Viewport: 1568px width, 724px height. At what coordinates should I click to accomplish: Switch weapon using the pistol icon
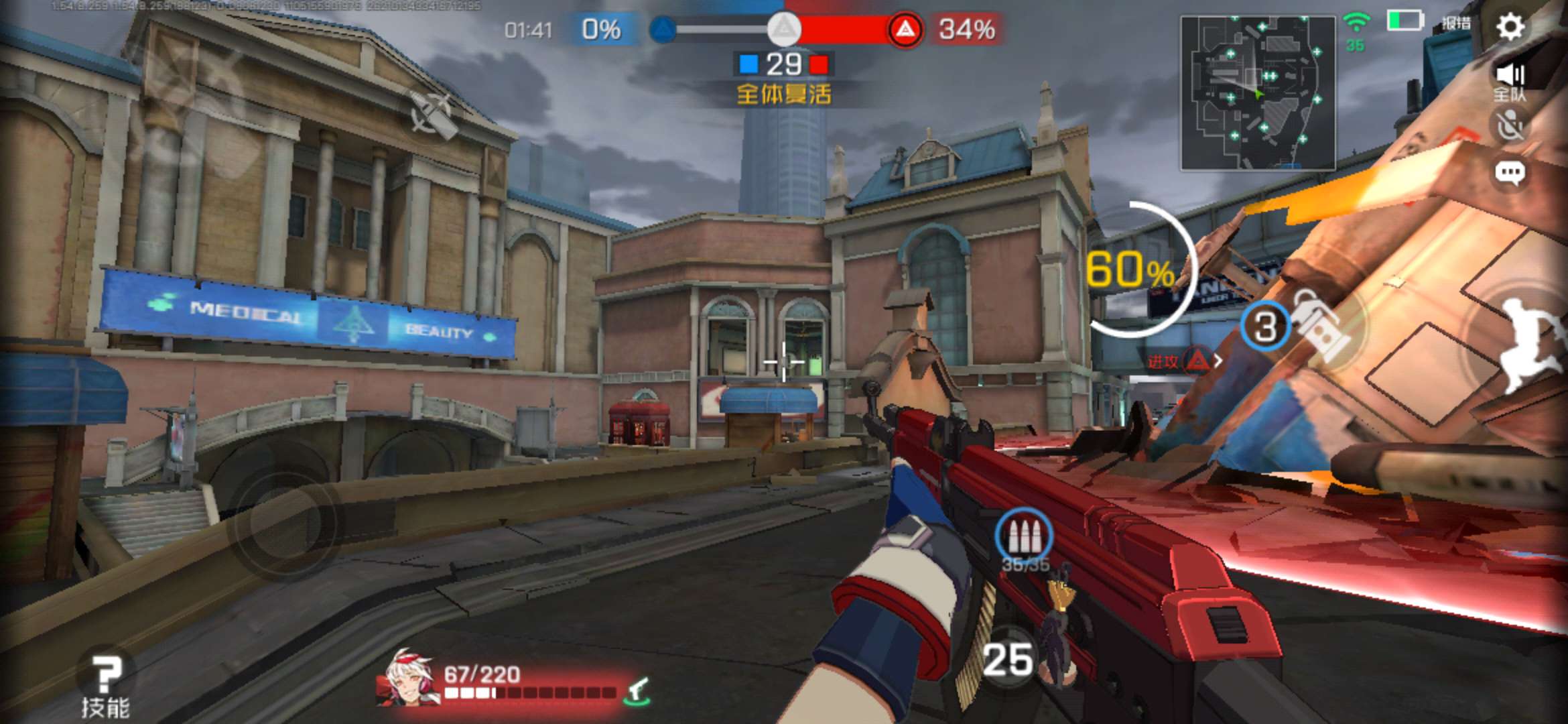[637, 690]
